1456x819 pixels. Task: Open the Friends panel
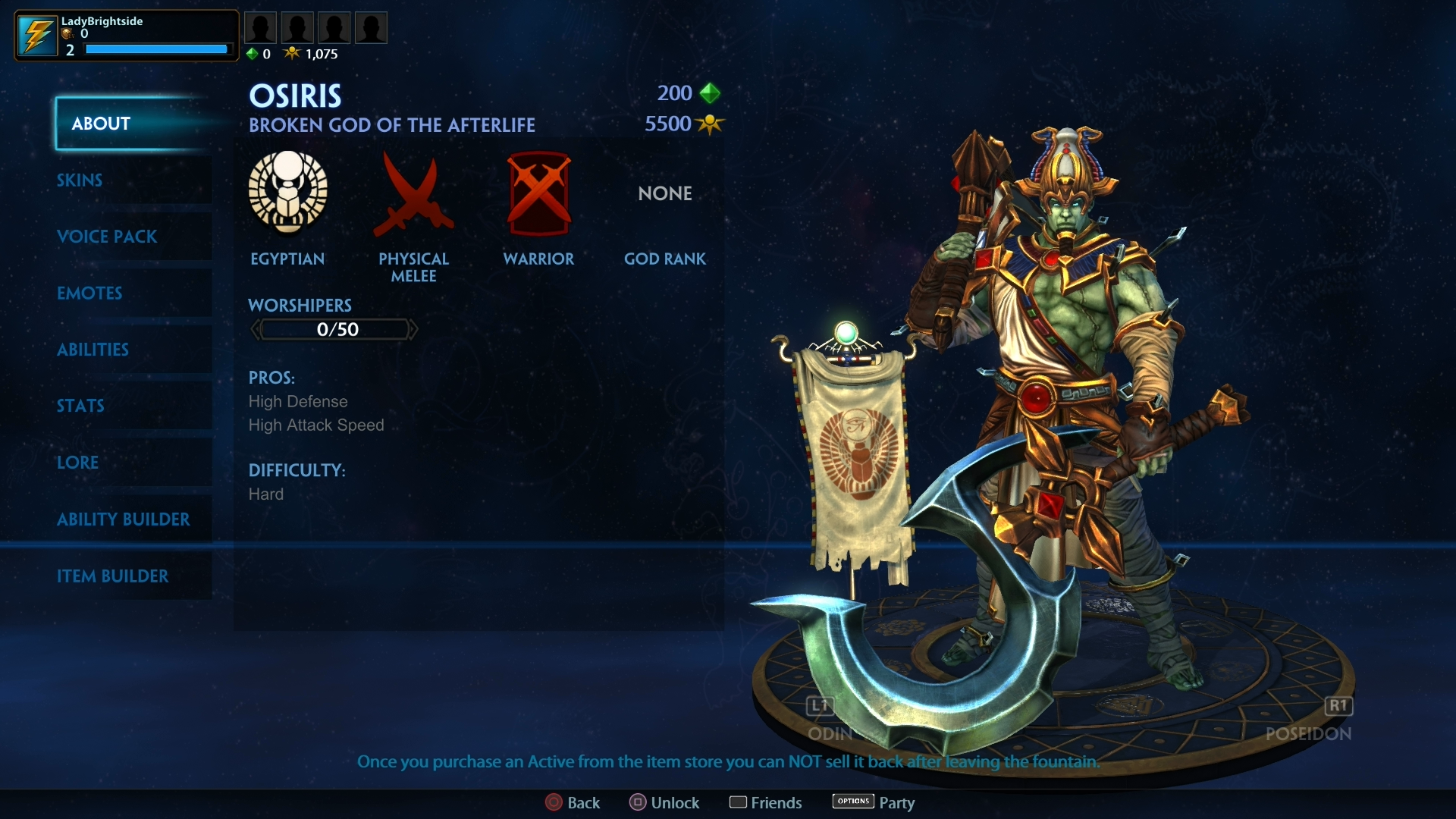pyautogui.click(x=765, y=802)
